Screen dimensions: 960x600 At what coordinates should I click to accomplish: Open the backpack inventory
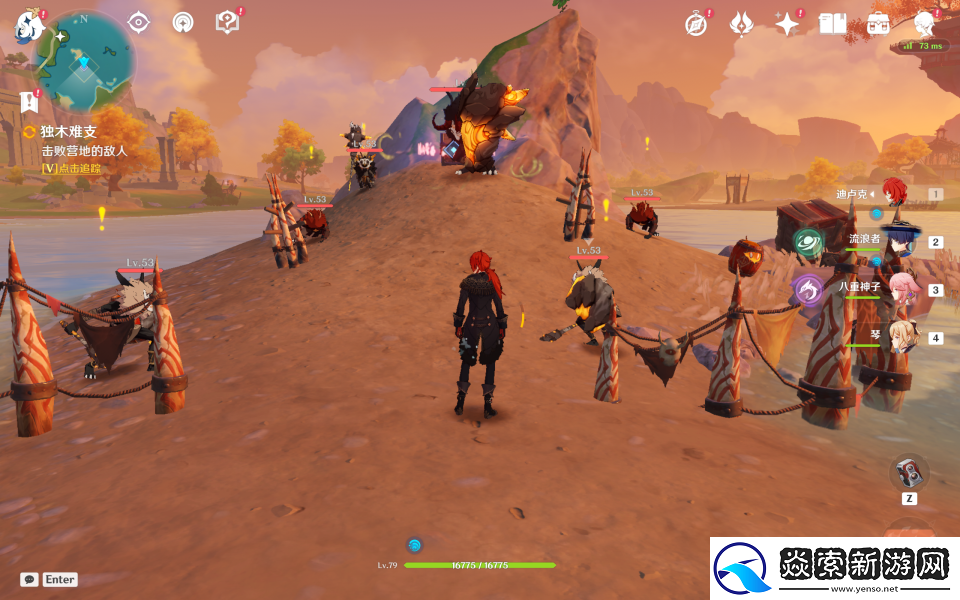click(878, 24)
